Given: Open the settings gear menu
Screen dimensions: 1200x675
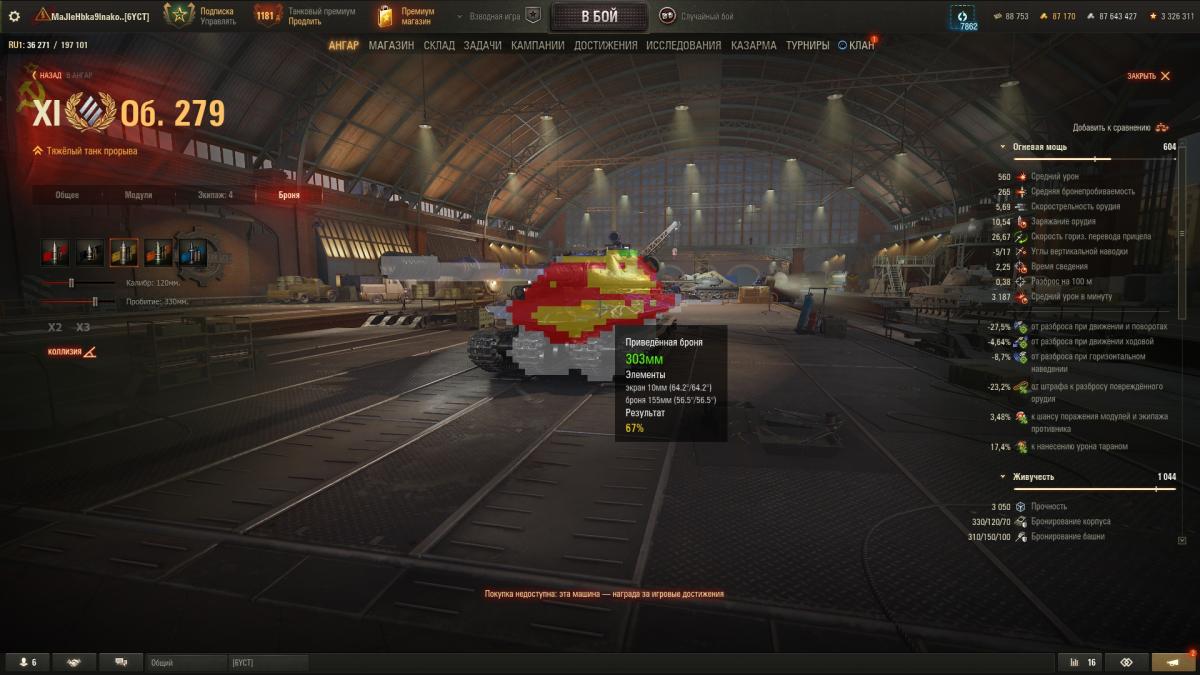Looking at the screenshot, I should pyautogui.click(x=14, y=16).
